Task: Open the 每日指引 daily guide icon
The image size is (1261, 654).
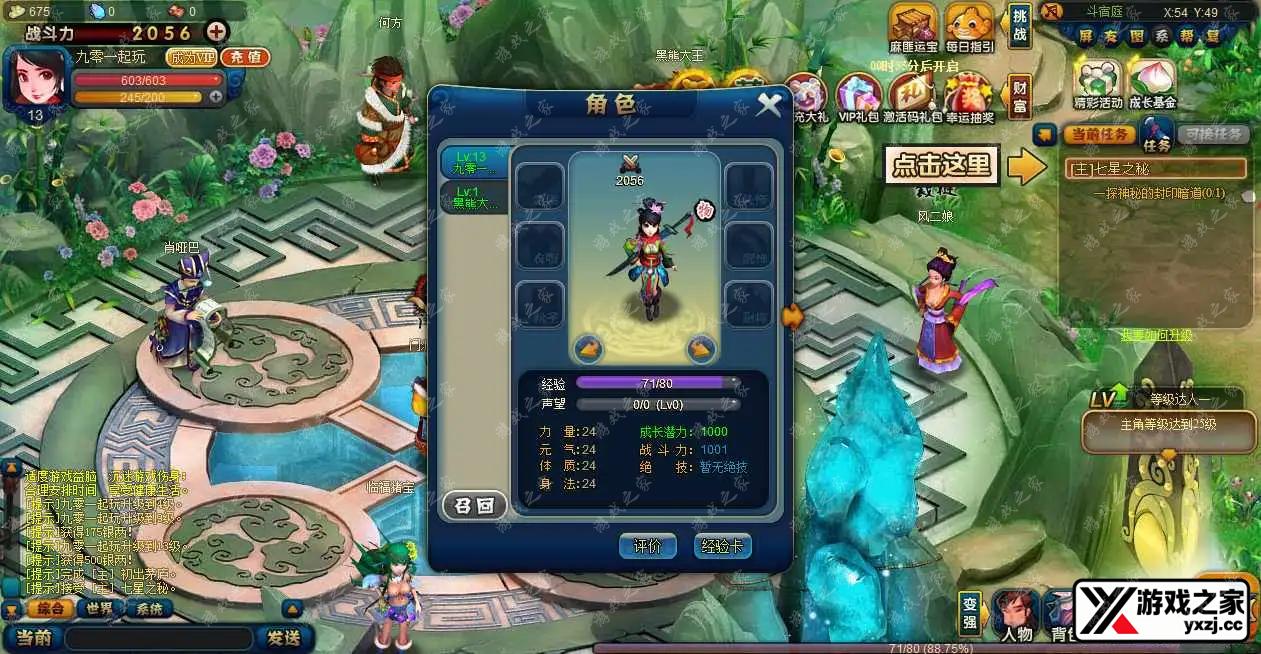Action: click(969, 26)
